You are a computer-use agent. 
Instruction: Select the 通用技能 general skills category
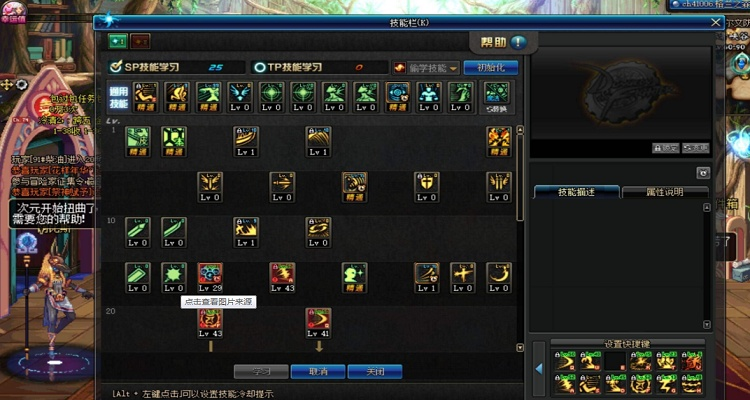coord(118,97)
